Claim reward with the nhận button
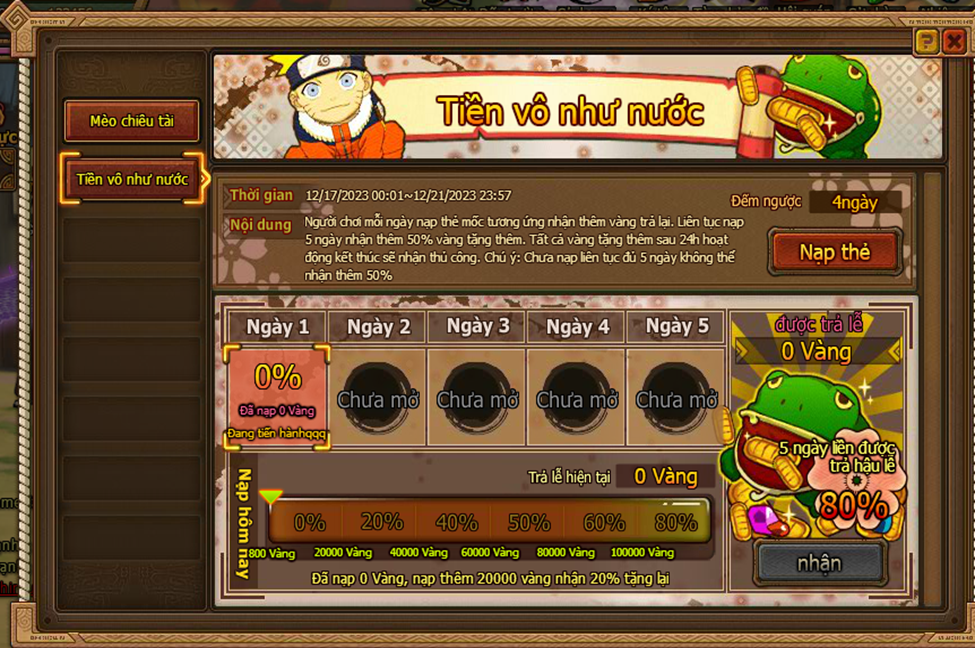The width and height of the screenshot is (975, 648). point(819,563)
